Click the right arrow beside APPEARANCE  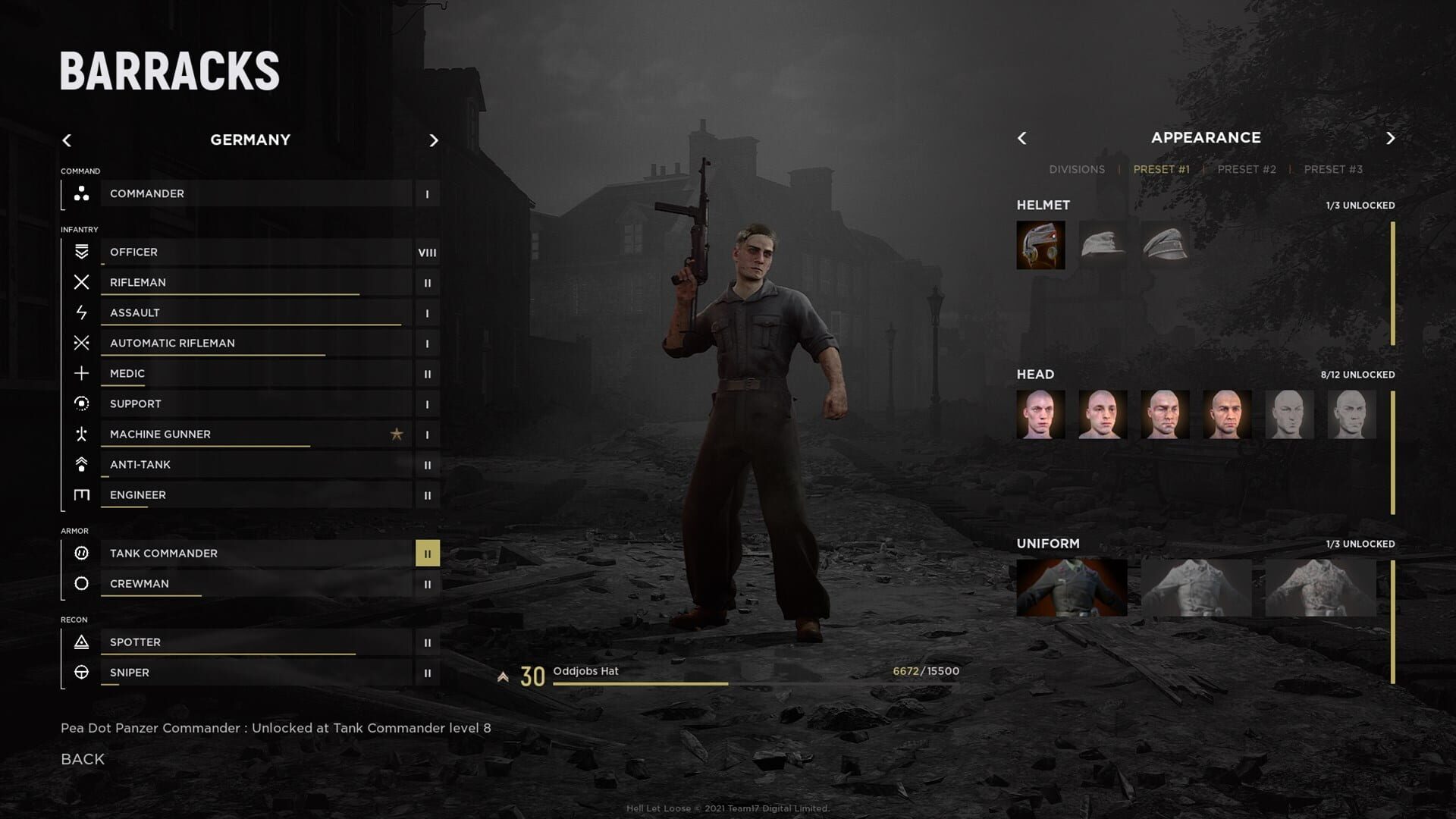pyautogui.click(x=1392, y=137)
